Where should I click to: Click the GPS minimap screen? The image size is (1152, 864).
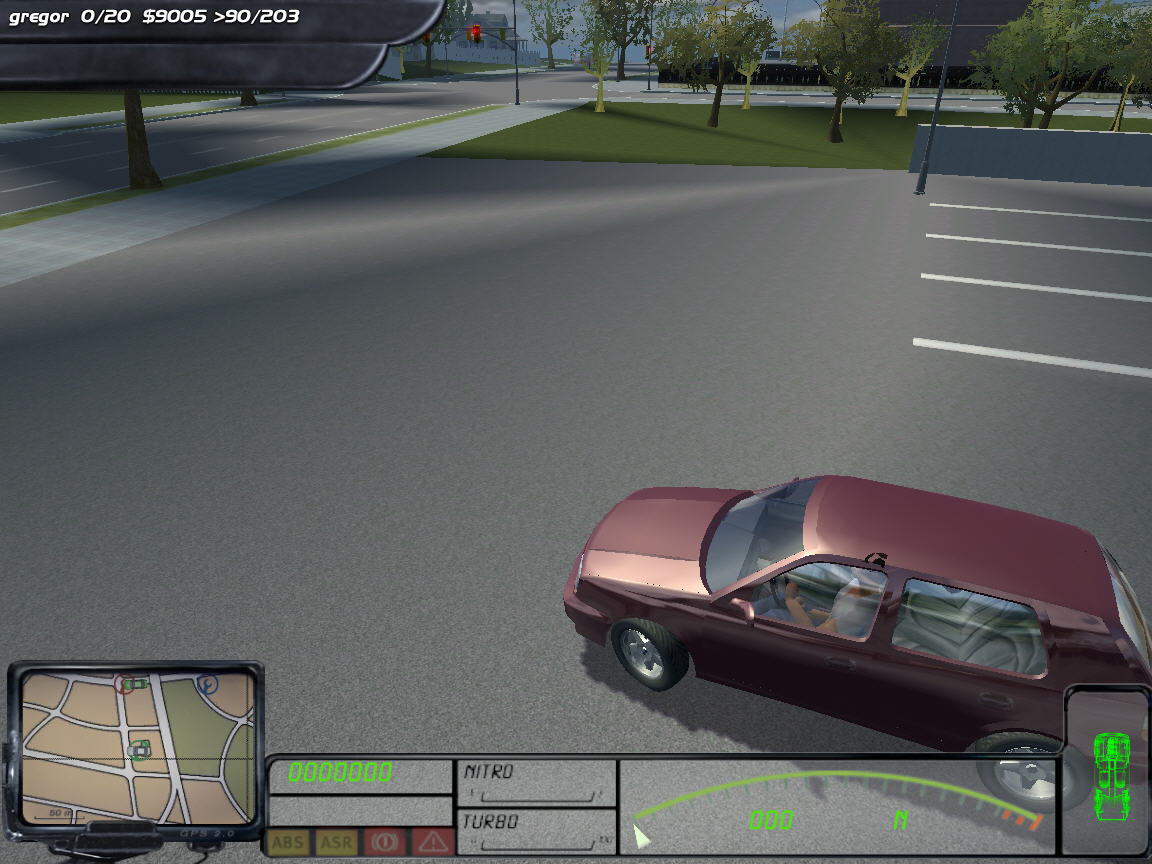138,745
